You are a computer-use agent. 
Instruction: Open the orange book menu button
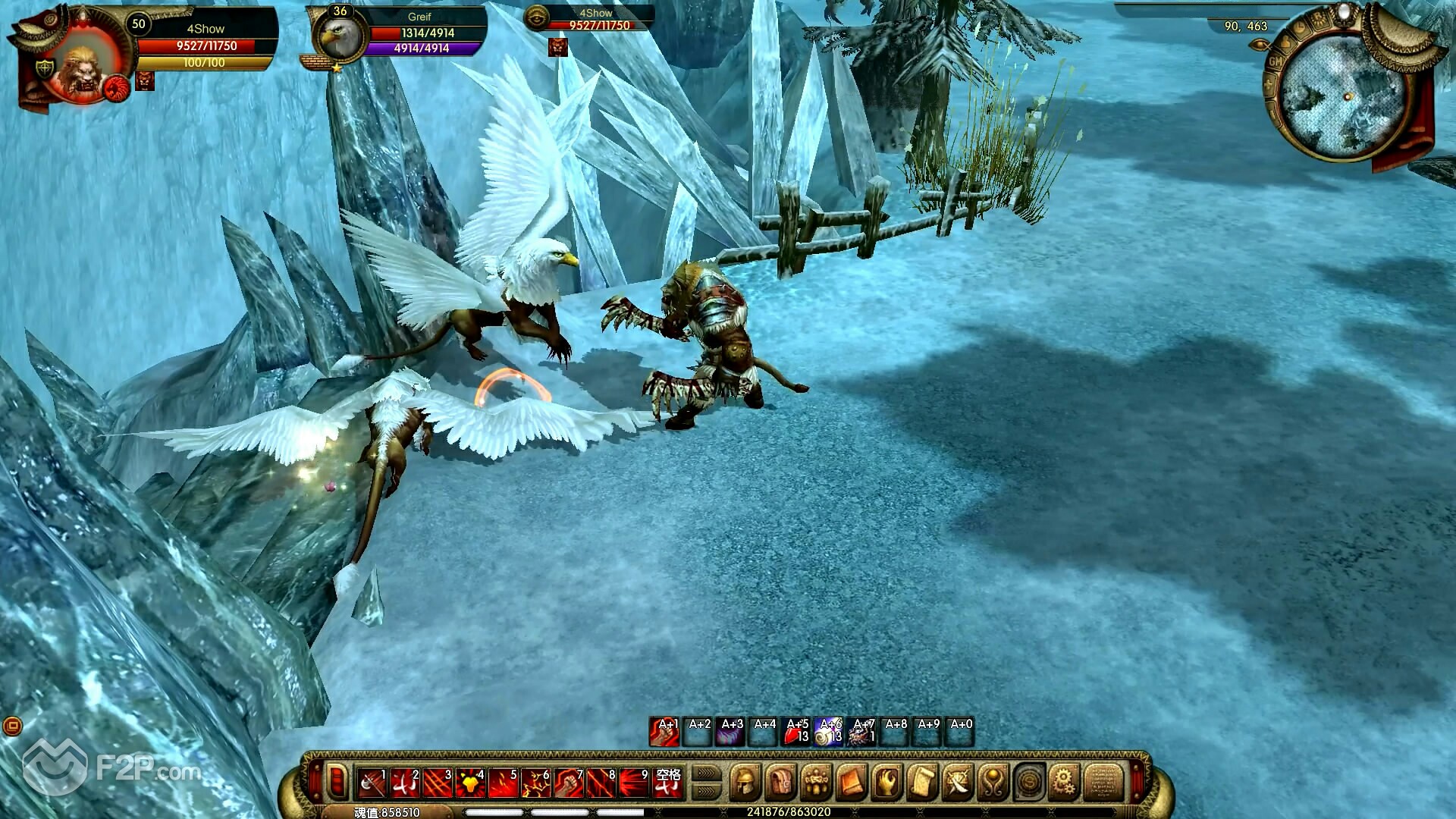point(851,782)
